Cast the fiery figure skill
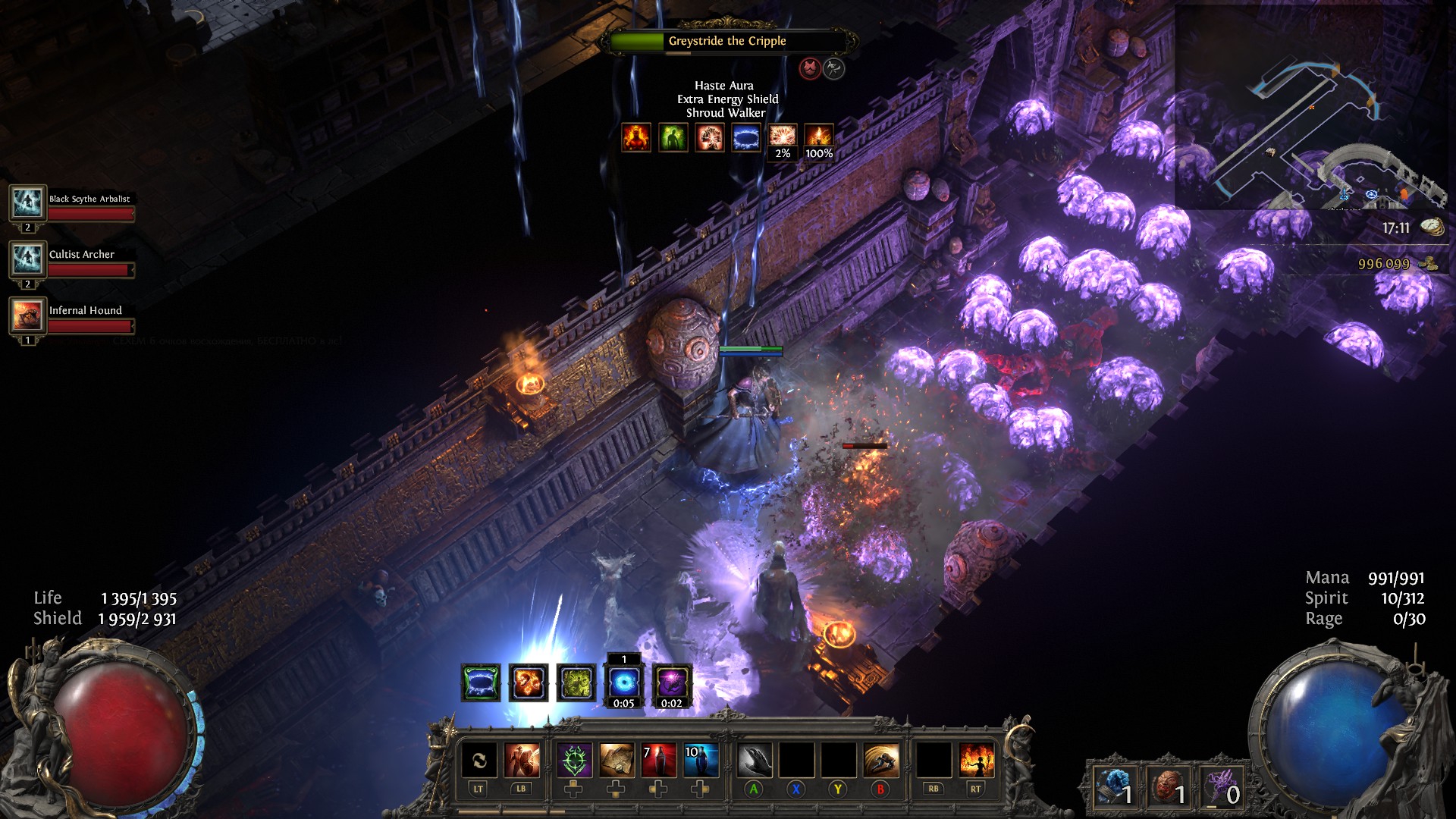This screenshot has height=819, width=1456. pos(976,761)
